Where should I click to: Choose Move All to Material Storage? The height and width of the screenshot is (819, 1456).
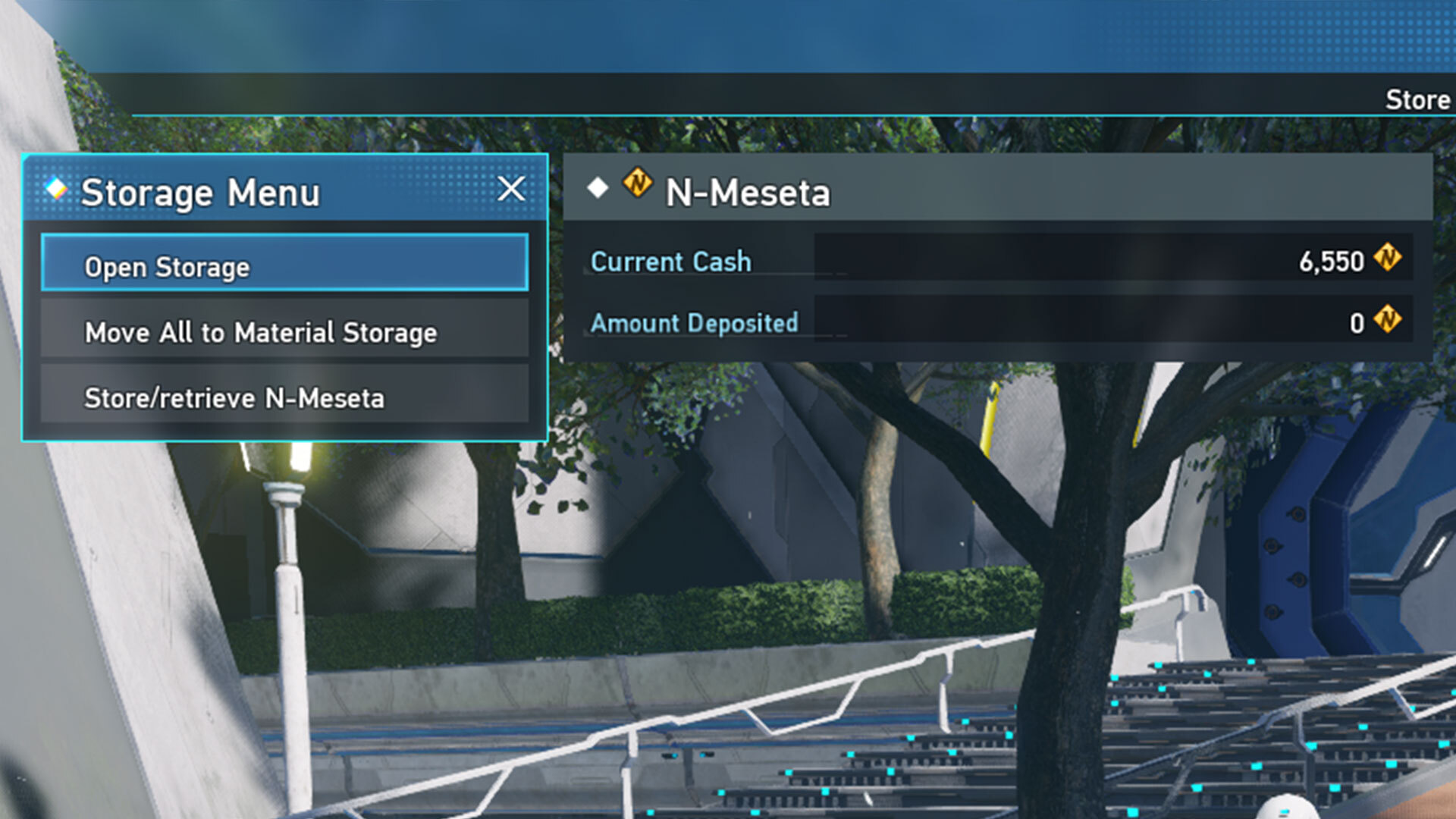point(284,331)
